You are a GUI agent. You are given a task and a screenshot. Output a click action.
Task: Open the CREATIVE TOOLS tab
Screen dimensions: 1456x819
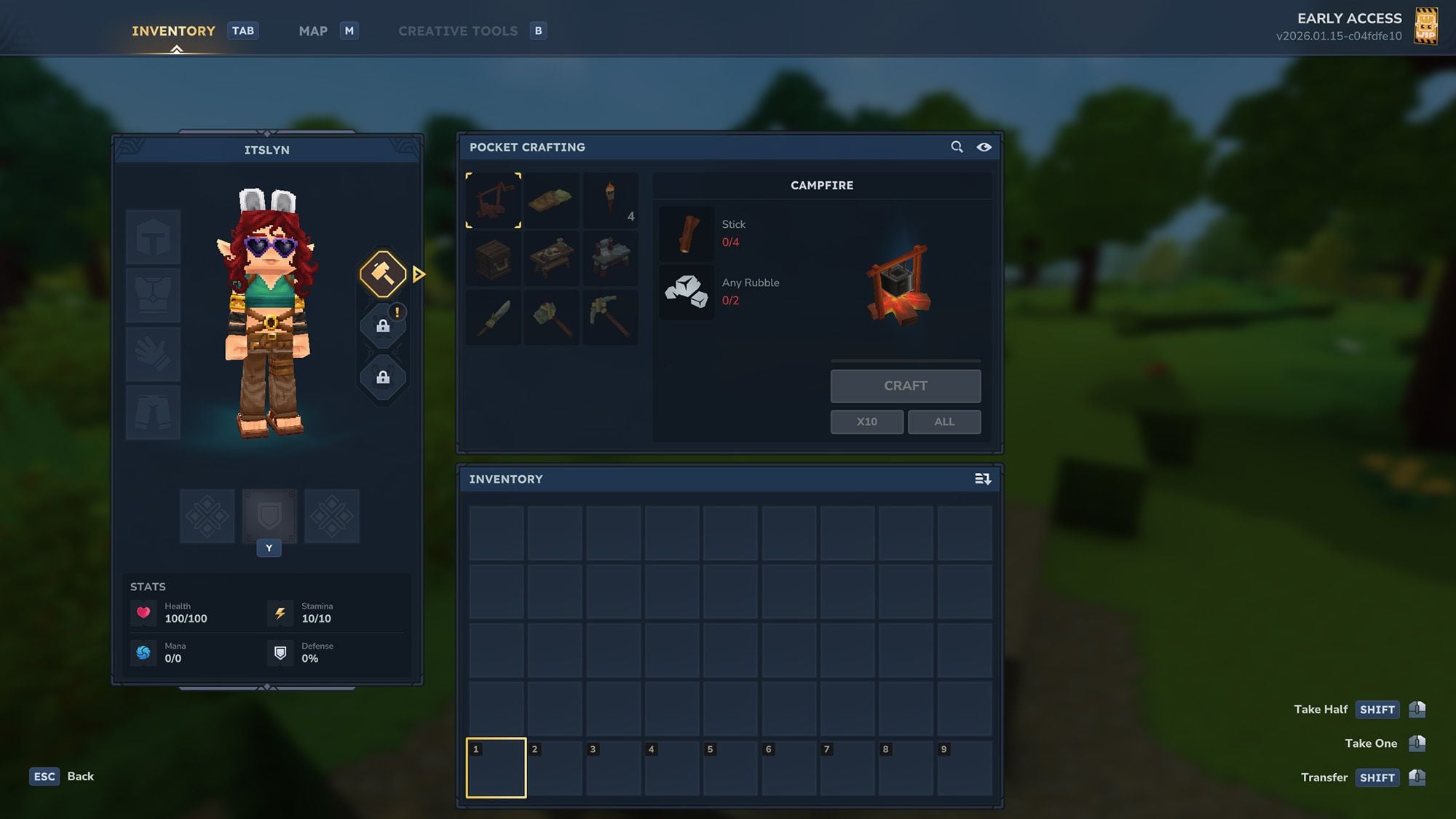(x=457, y=31)
